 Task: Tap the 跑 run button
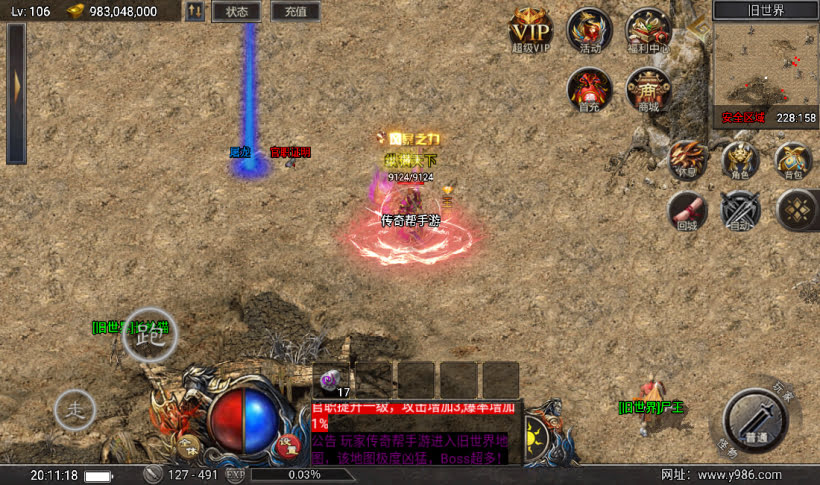point(150,336)
